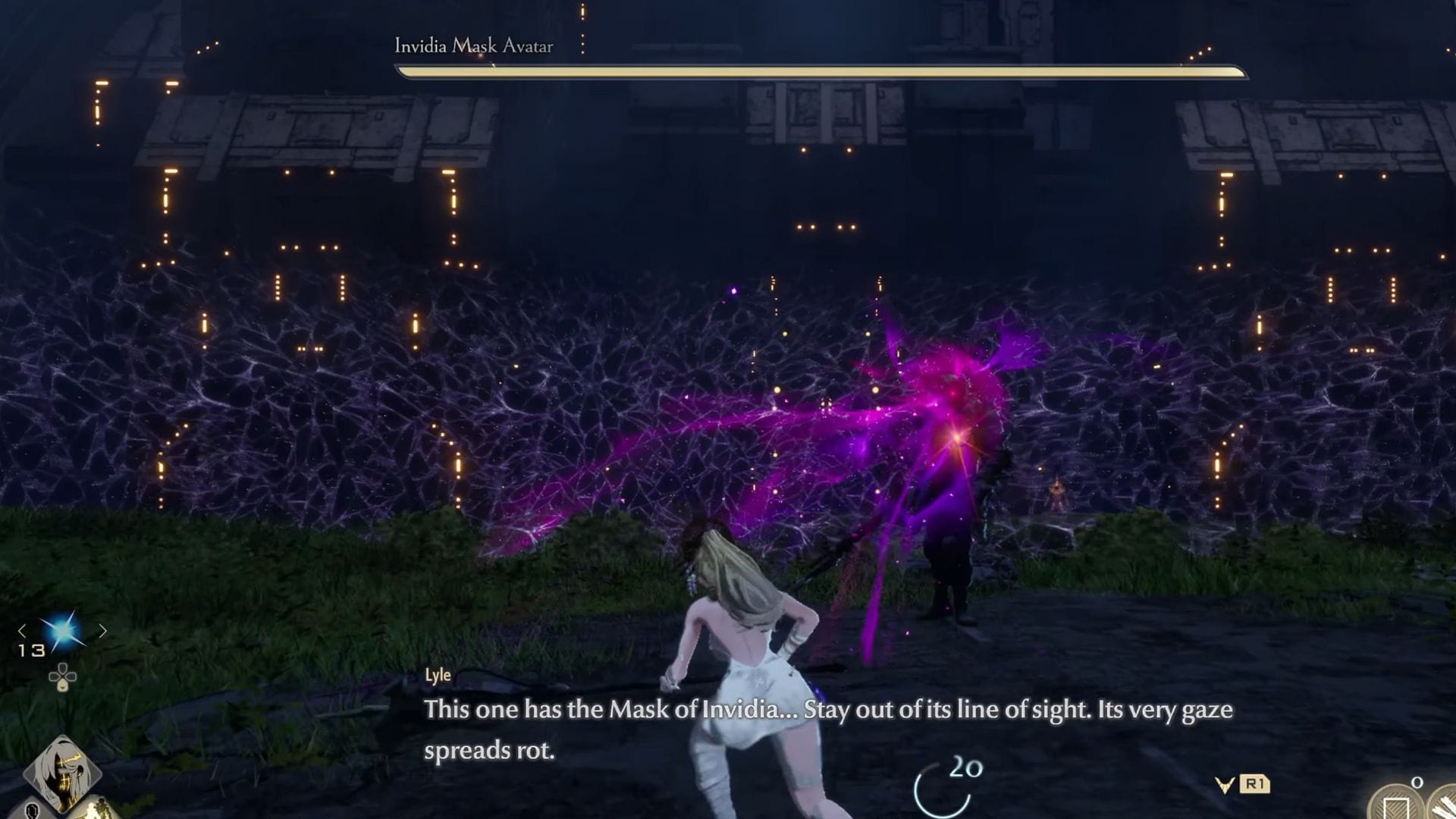This screenshot has width=1456, height=819.
Task: Cycle to the previous quick item
Action: pyautogui.click(x=22, y=630)
